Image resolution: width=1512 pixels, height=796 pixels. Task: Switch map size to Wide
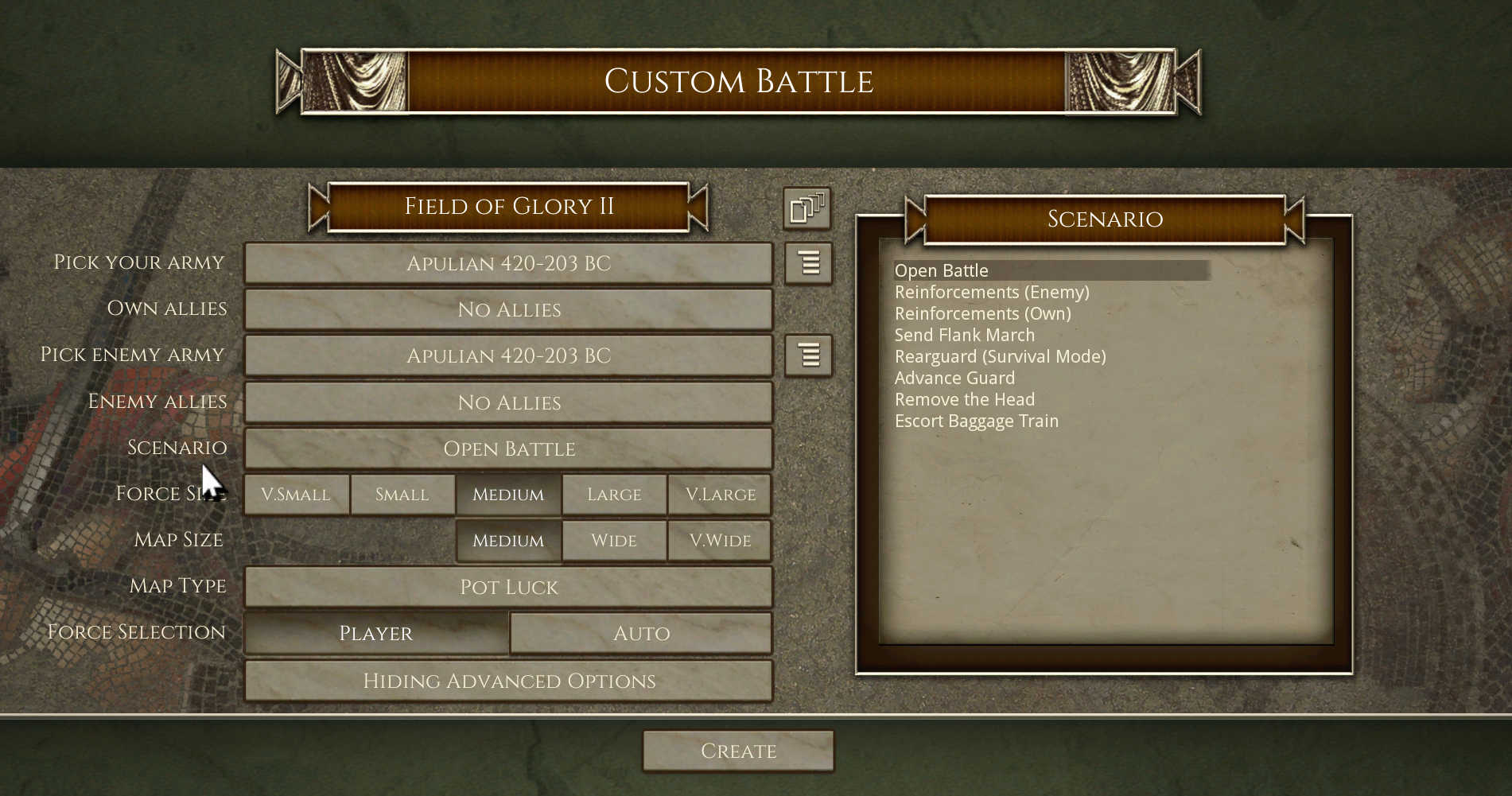(614, 541)
